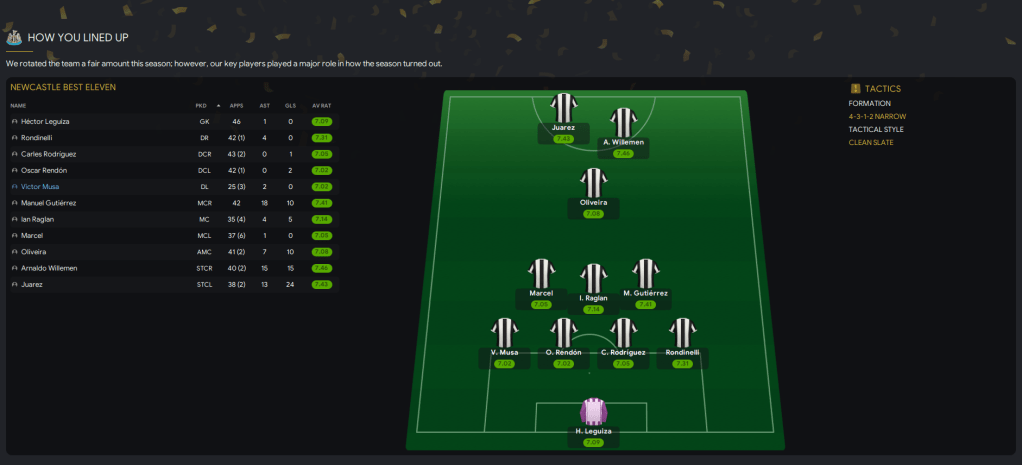Open Victor Musa's highlighted name link
1022x465 pixels.
pos(41,186)
